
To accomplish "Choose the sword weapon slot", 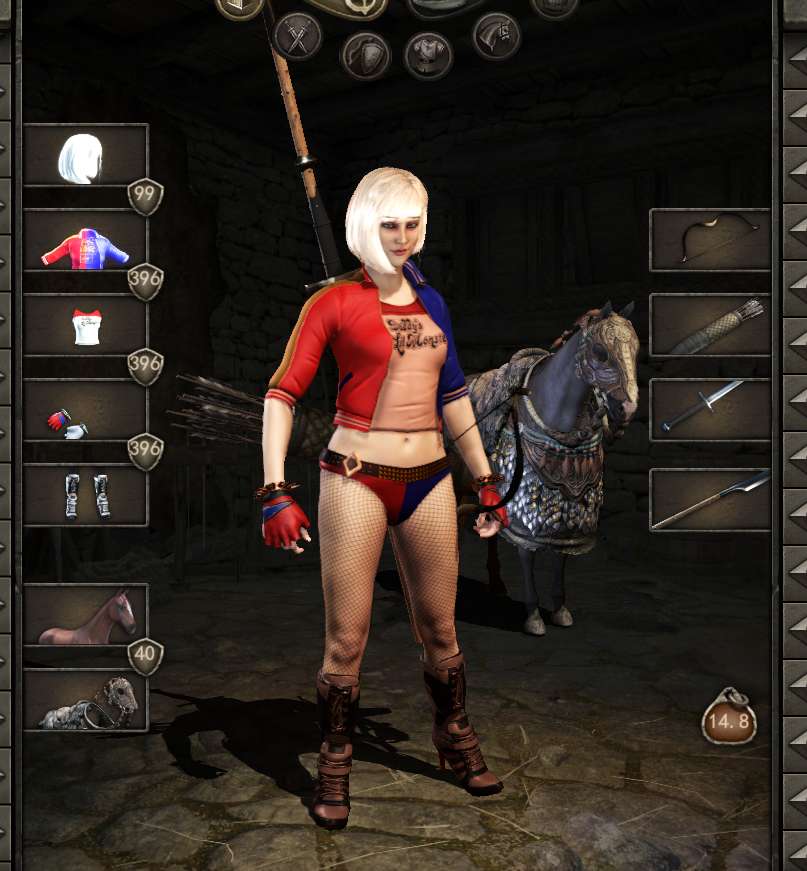I will click(x=710, y=410).
